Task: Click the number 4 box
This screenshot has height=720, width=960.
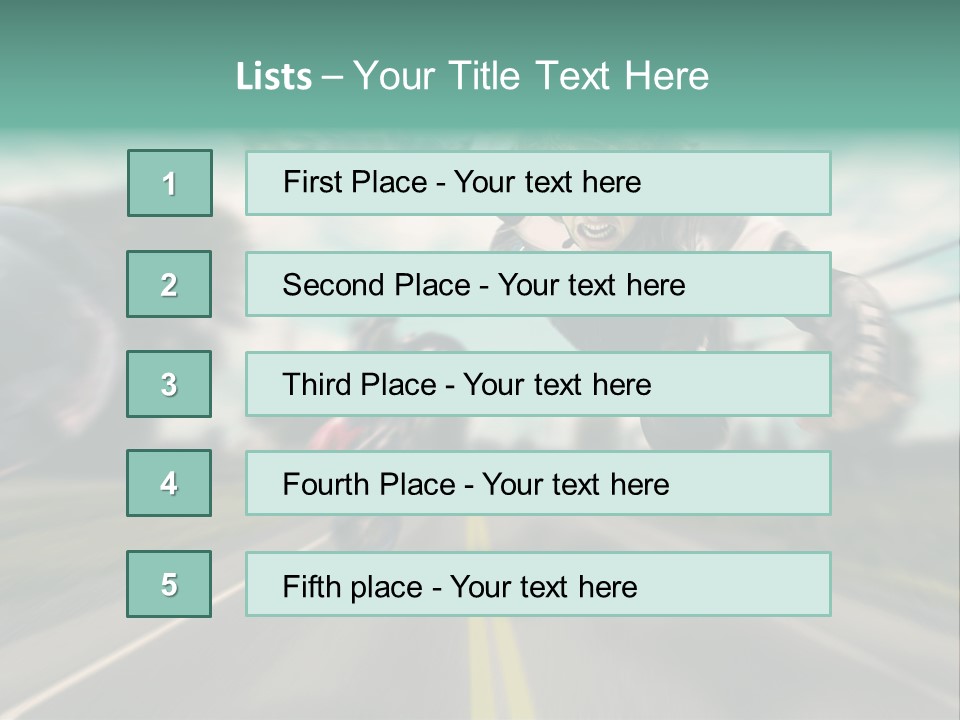Action: click(169, 483)
